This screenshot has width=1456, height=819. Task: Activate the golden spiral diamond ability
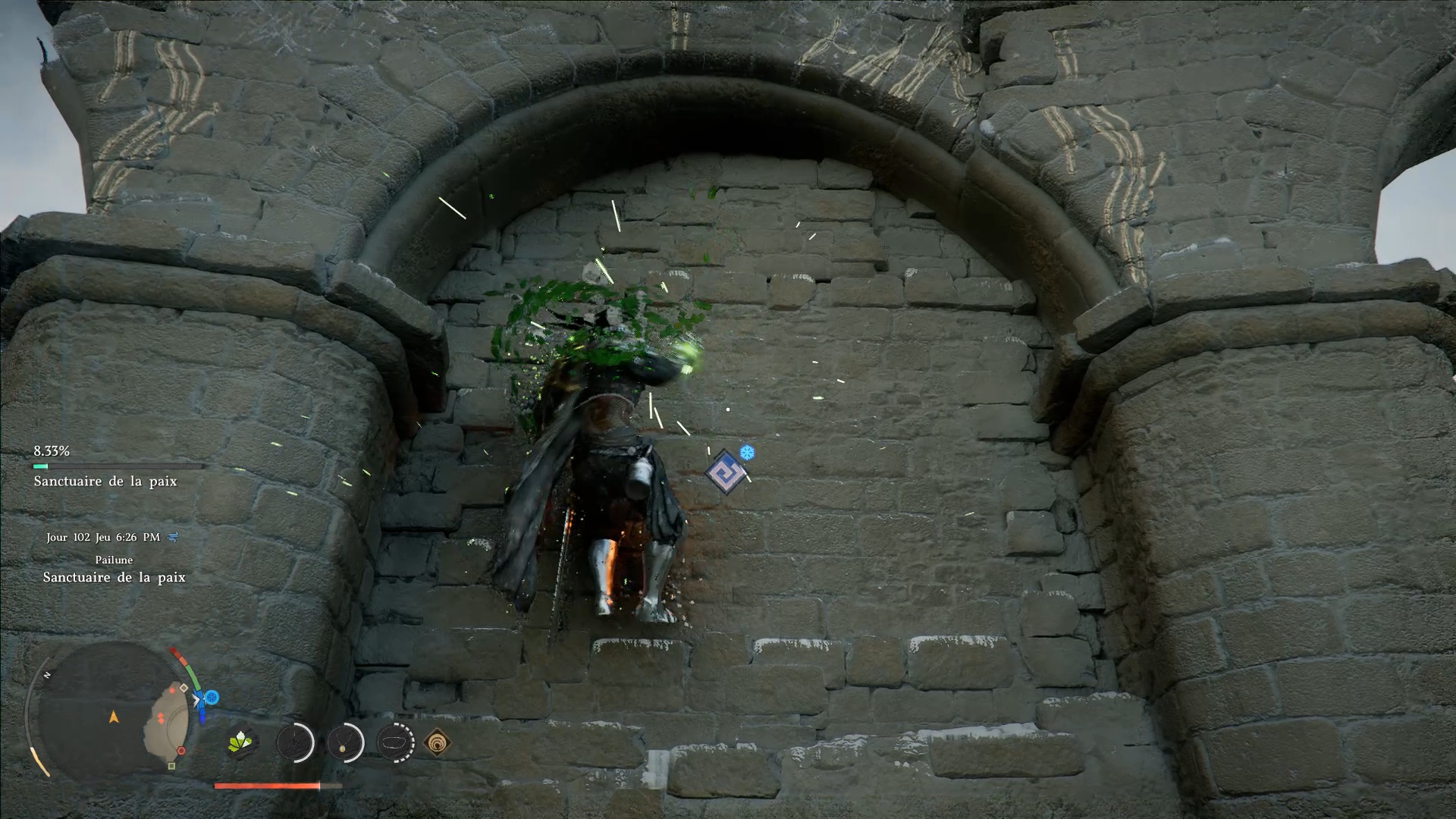tap(438, 742)
